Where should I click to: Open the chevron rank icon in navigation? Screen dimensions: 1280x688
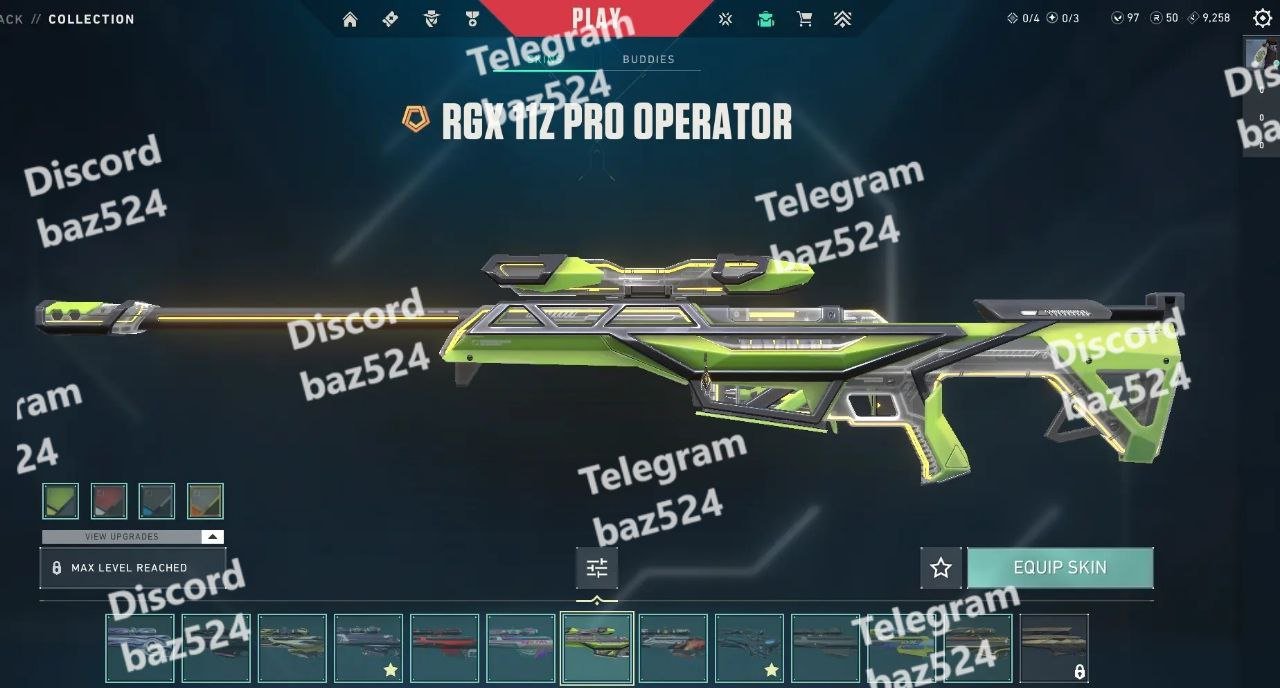point(843,19)
